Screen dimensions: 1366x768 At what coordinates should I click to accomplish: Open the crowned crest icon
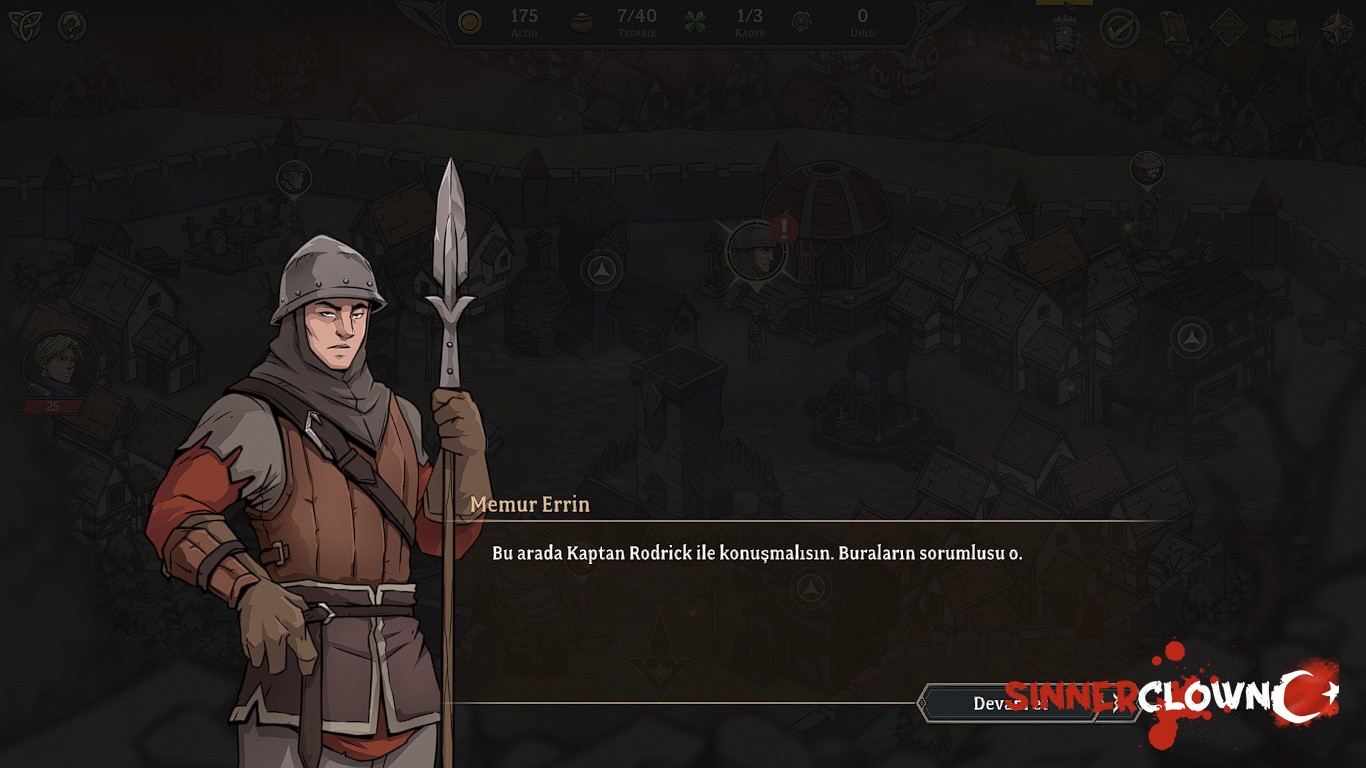(x=1064, y=32)
